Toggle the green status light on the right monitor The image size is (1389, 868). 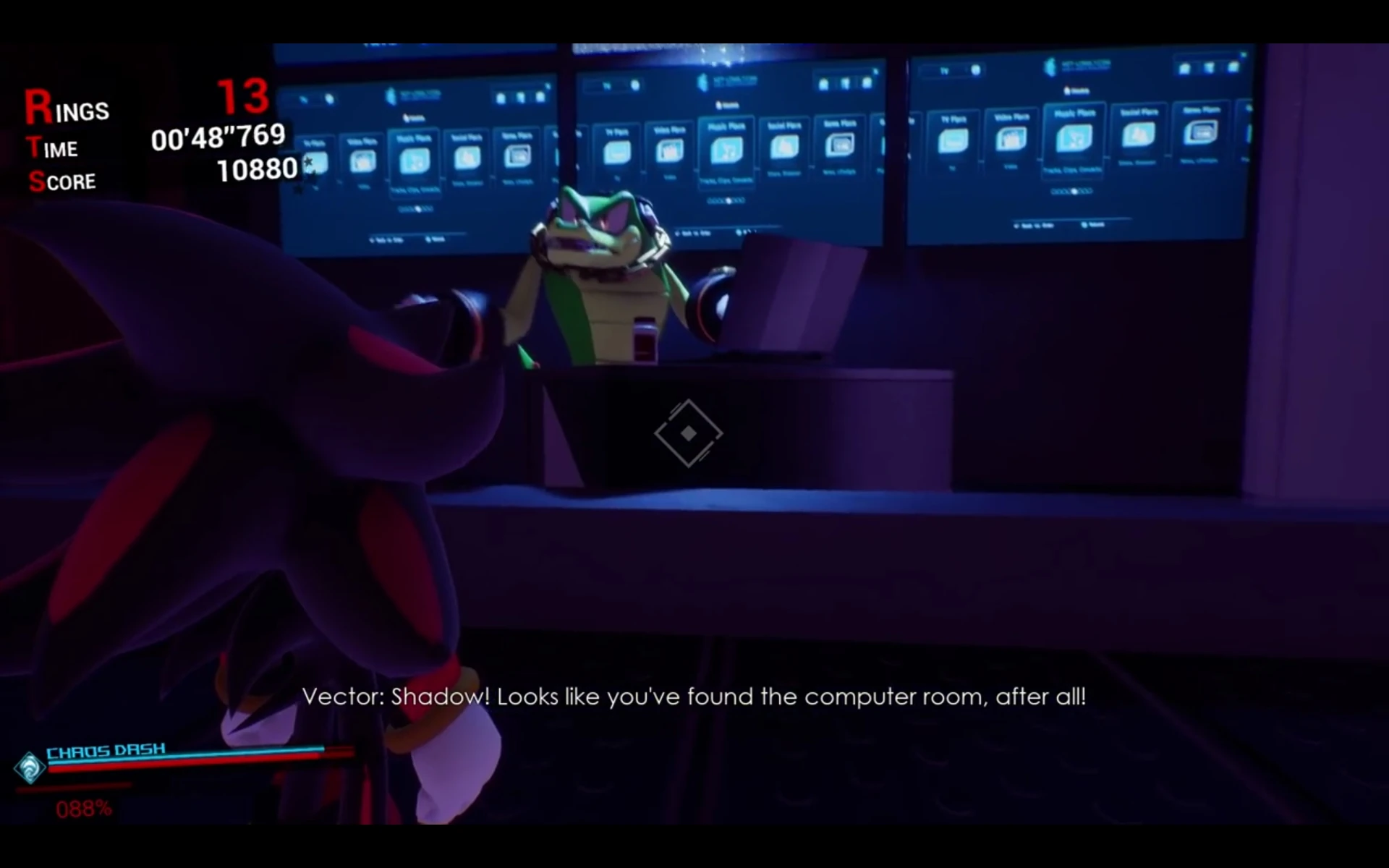point(1242,56)
